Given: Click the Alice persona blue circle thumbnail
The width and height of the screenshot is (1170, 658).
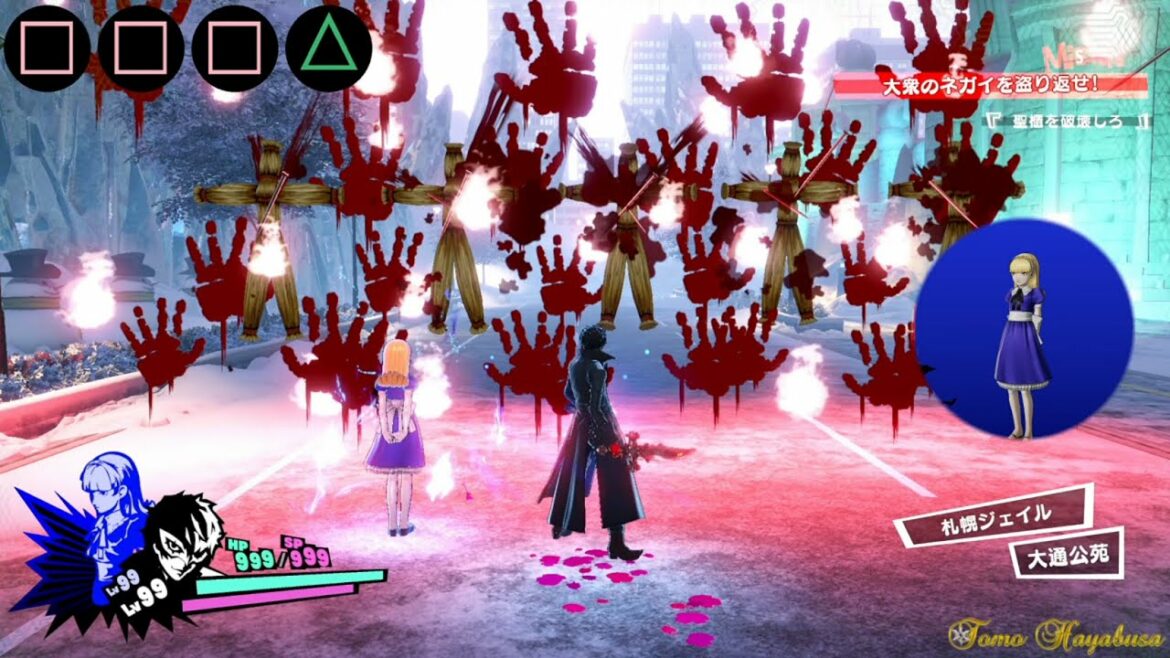Looking at the screenshot, I should [1023, 330].
